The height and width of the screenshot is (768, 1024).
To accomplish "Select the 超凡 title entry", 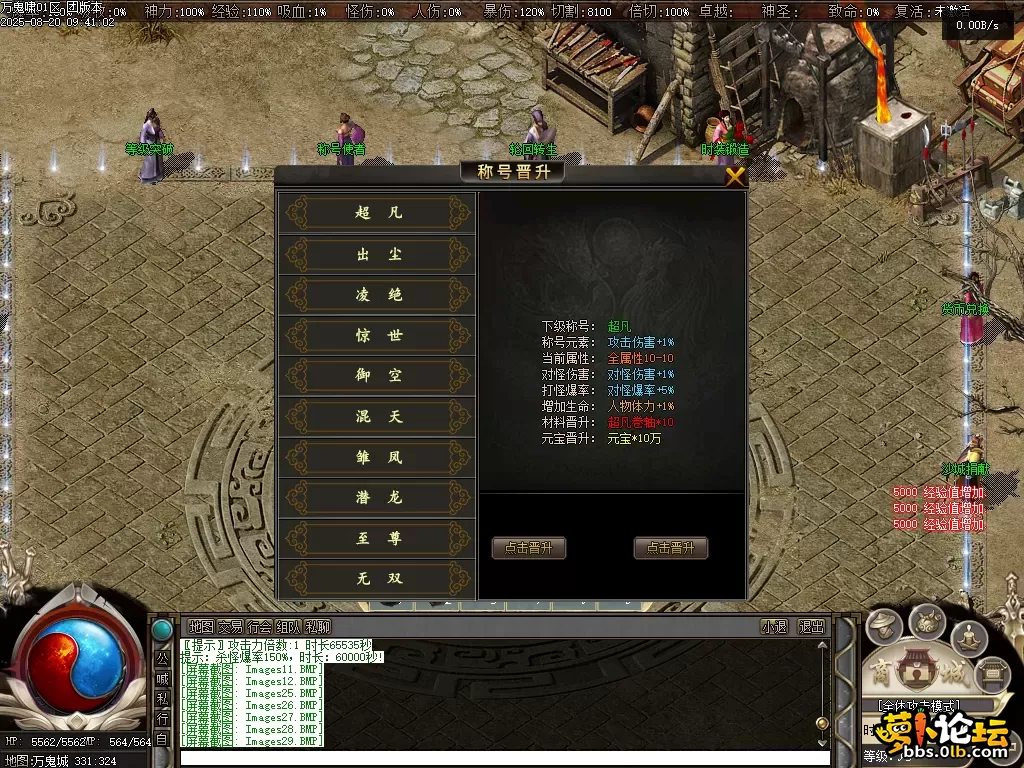I will point(378,213).
